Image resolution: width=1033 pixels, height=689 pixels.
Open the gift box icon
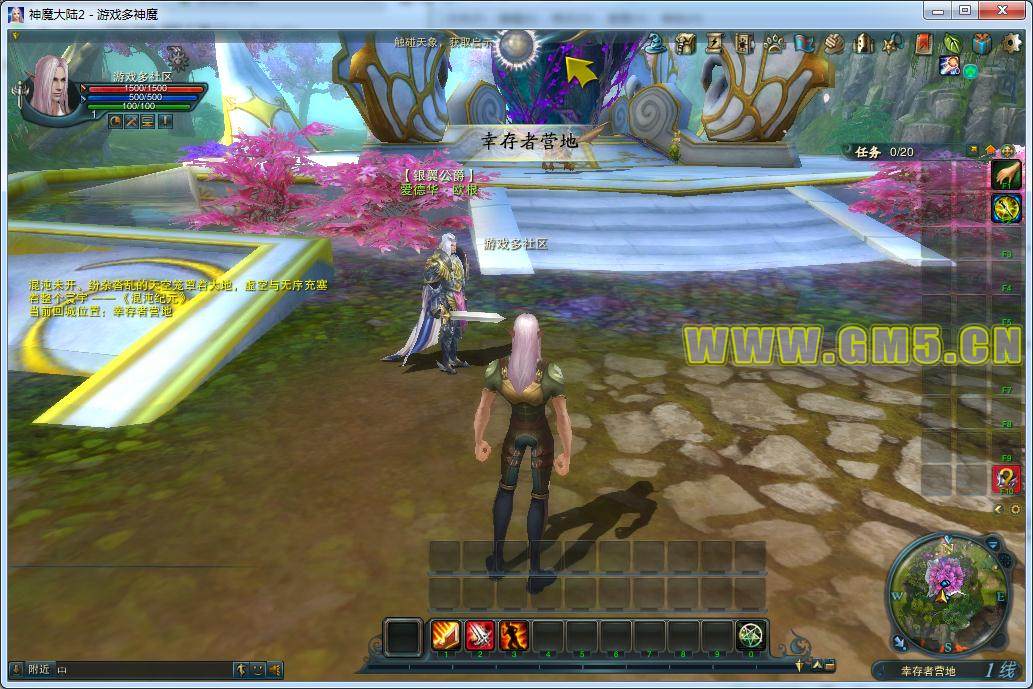pos(982,43)
